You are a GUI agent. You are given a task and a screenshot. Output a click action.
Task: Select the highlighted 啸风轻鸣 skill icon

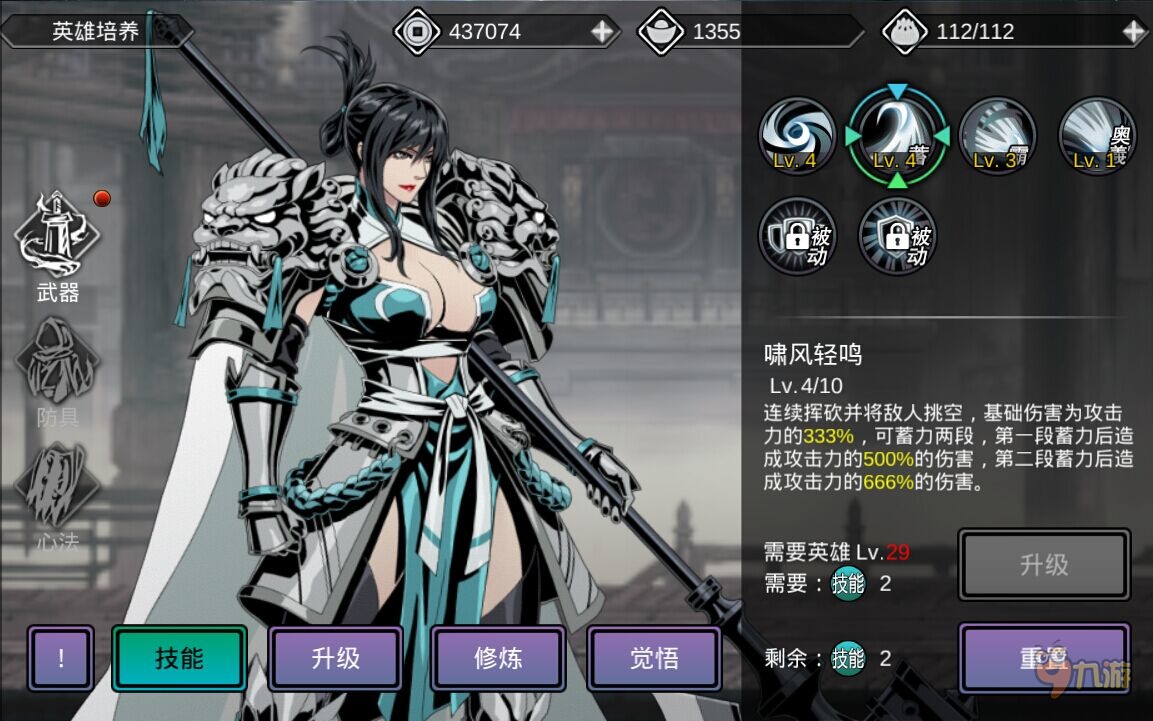[x=897, y=136]
